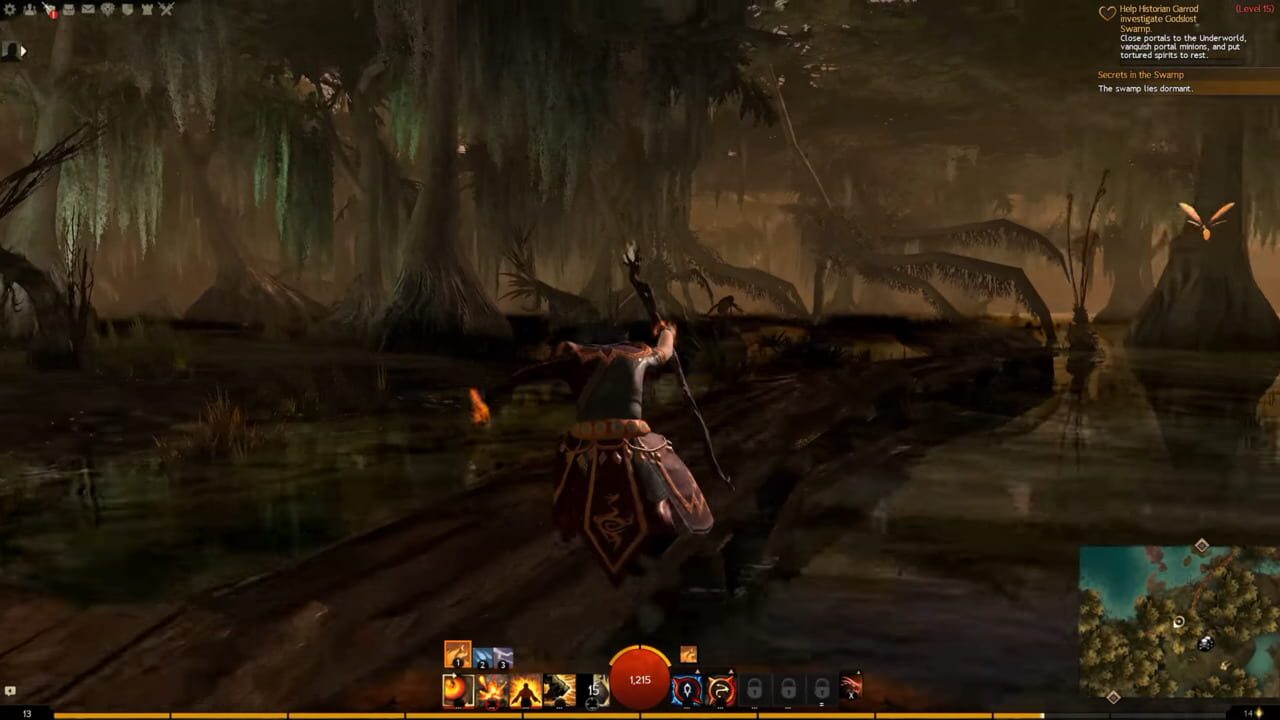Open the Guild panel icon
The image size is (1280, 720).
tap(127, 8)
